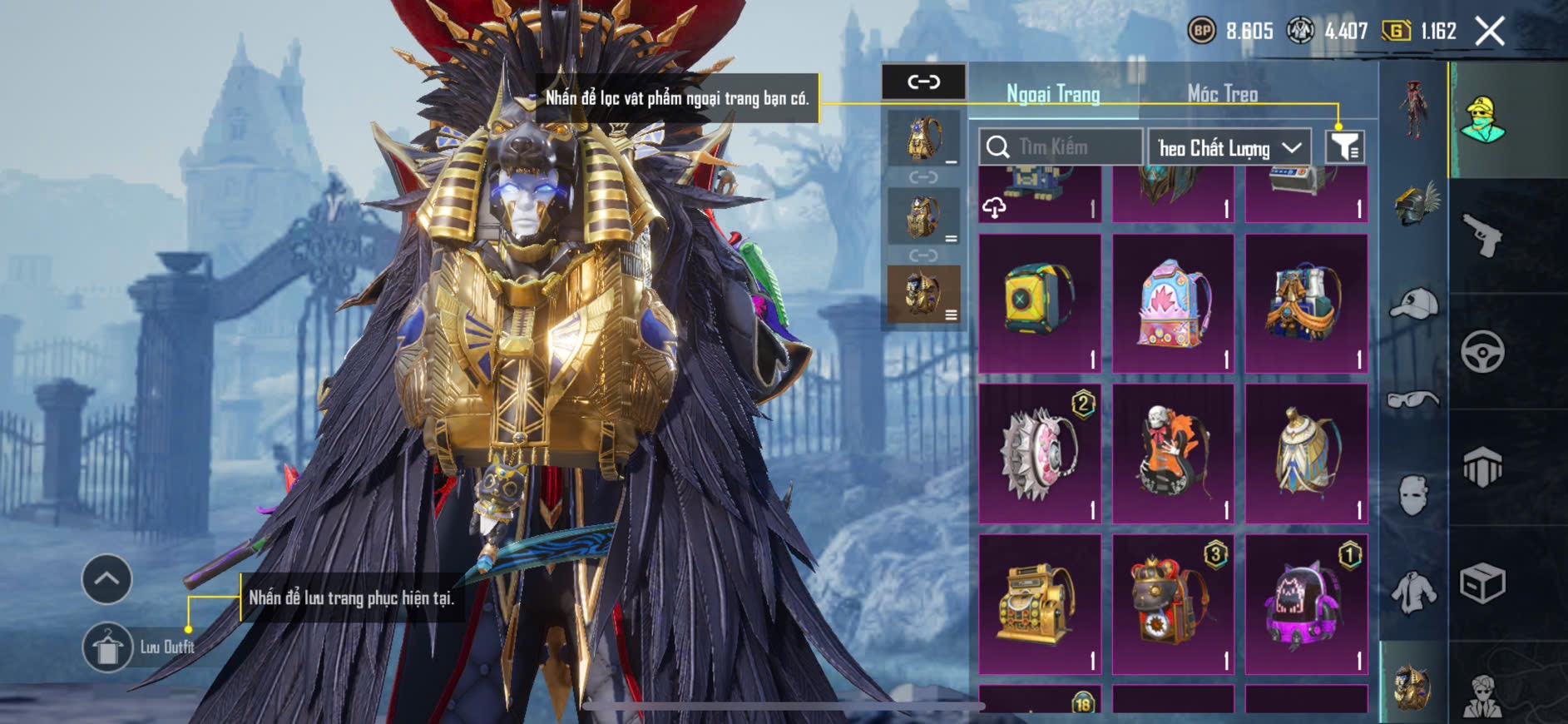This screenshot has height=724, width=1568.
Task: Open the weapon skins category pistol icon
Action: 1482,236
